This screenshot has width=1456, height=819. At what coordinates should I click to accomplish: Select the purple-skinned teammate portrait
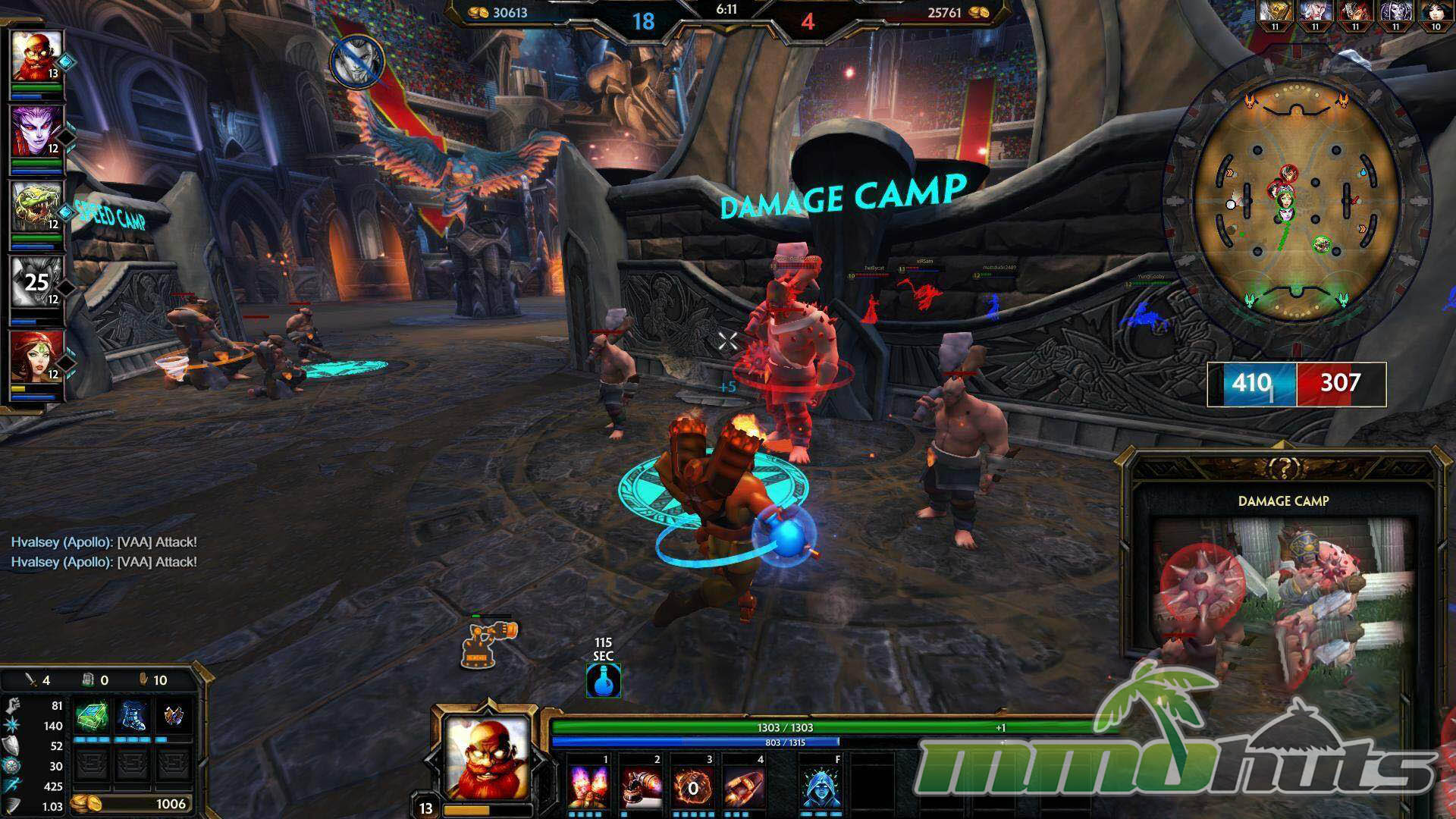[36, 130]
